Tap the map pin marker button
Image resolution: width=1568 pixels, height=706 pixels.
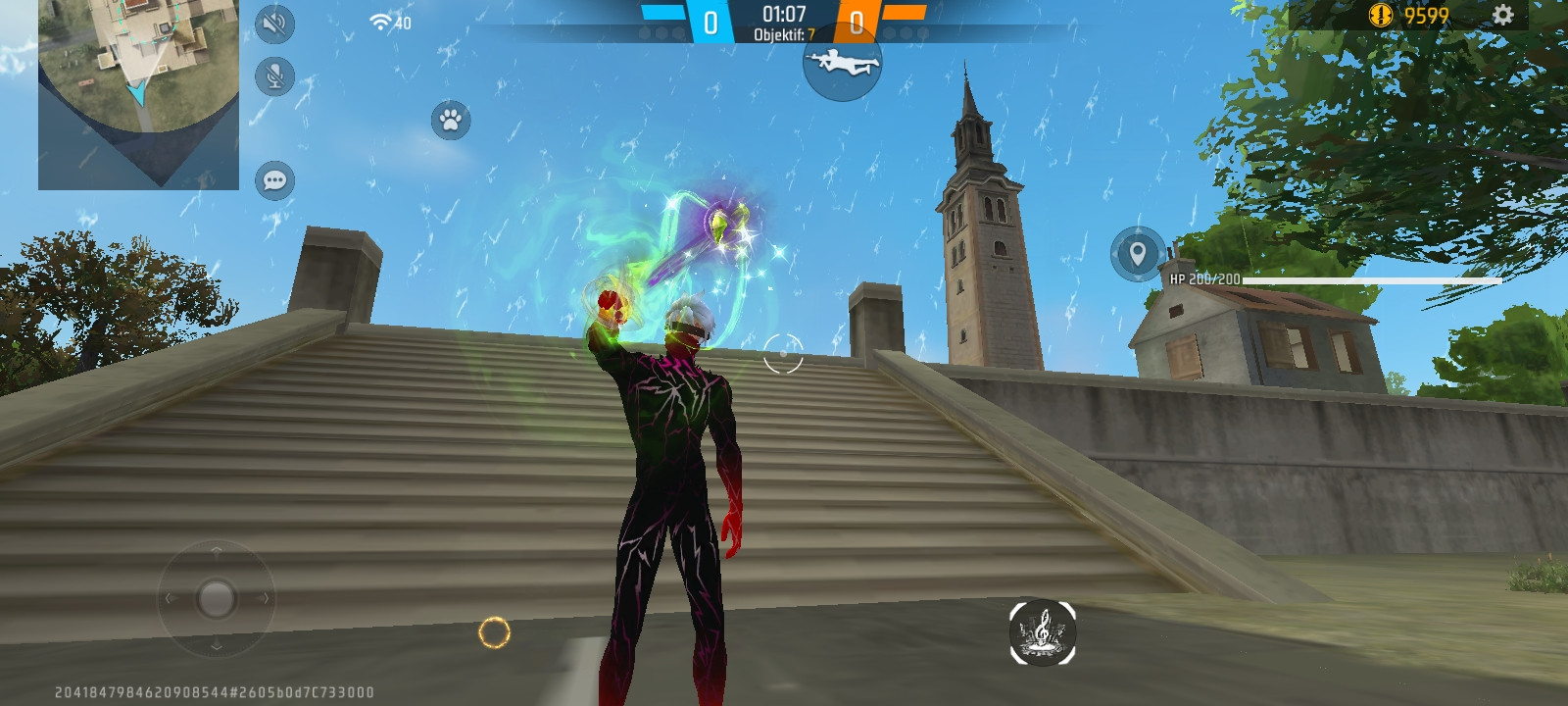pyautogui.click(x=1137, y=254)
